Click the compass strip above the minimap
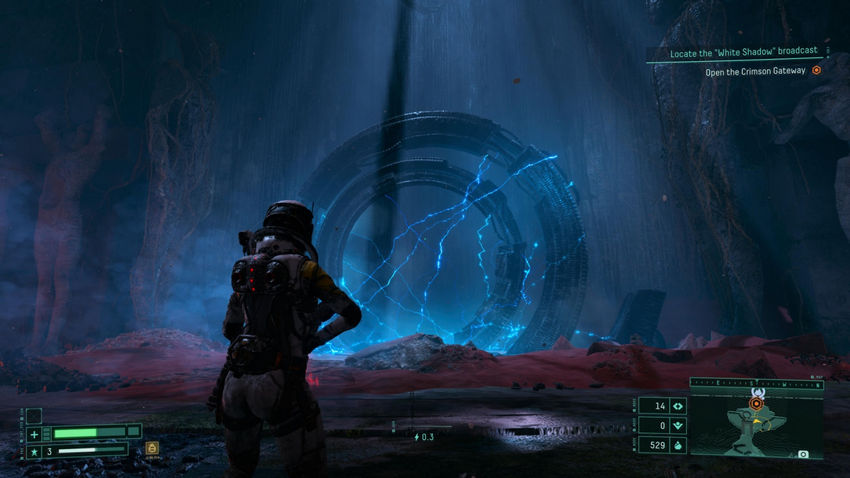This screenshot has width=850, height=478. point(756,381)
